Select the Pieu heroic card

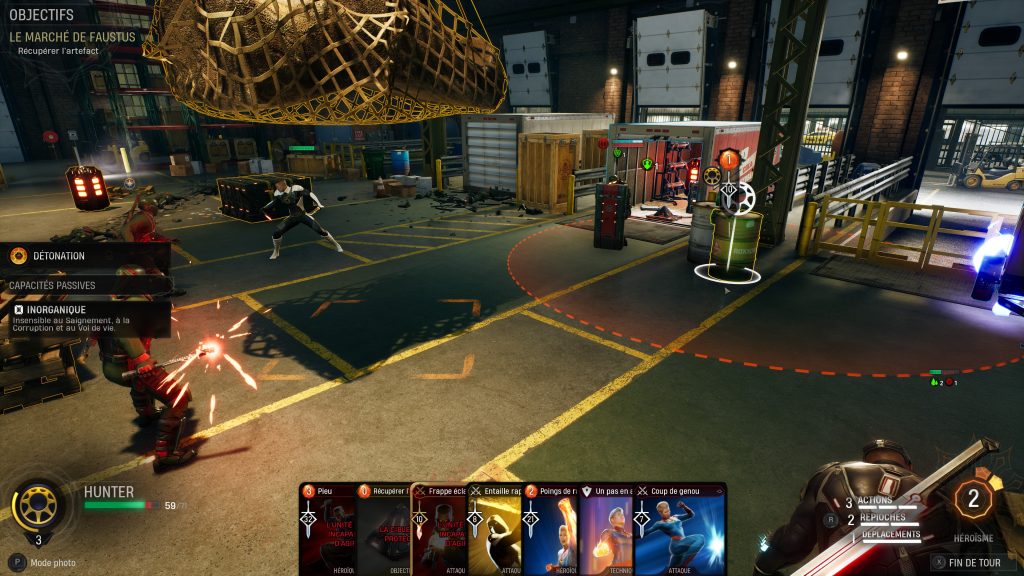click(x=327, y=530)
